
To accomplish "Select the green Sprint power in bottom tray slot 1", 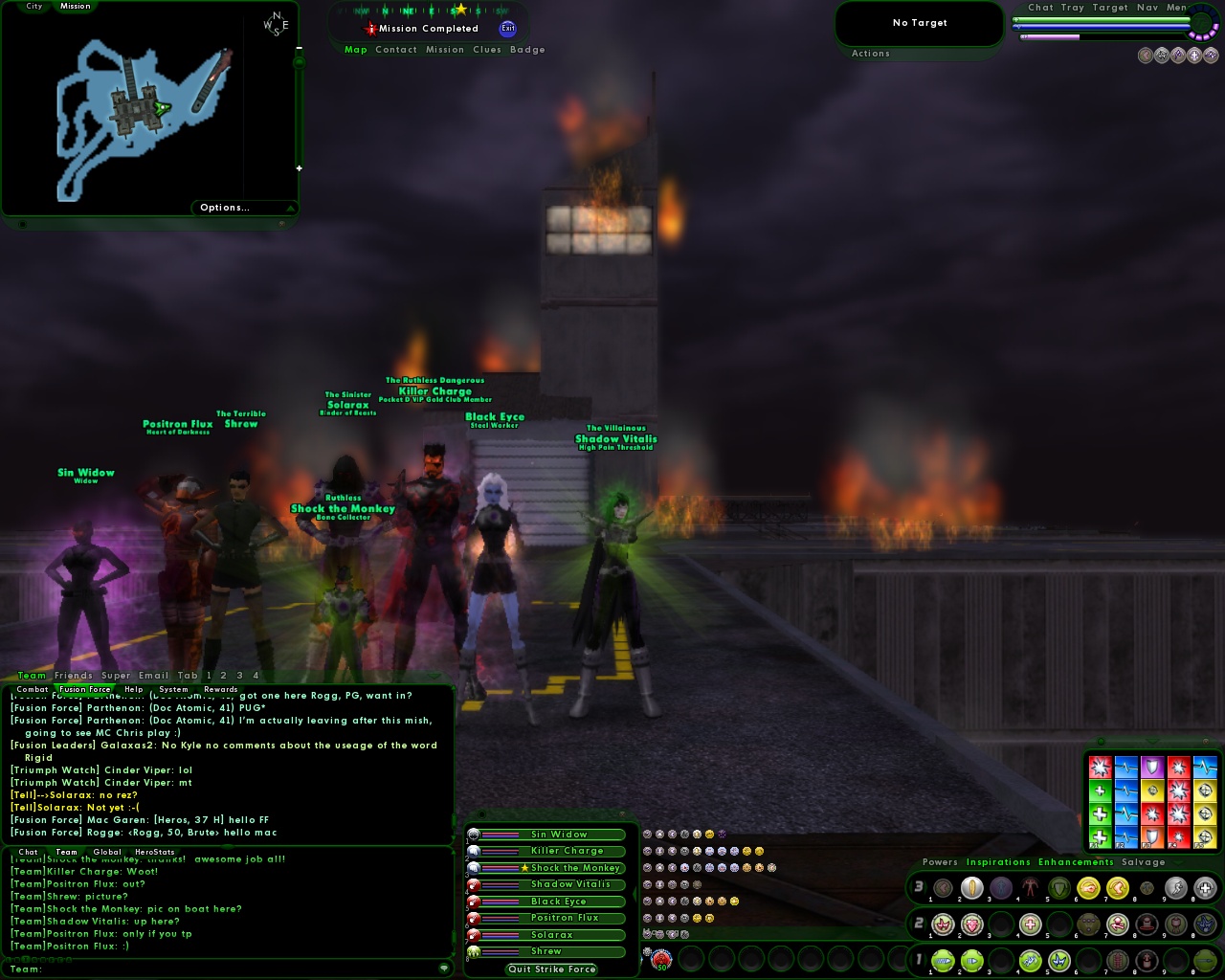I will (943, 961).
